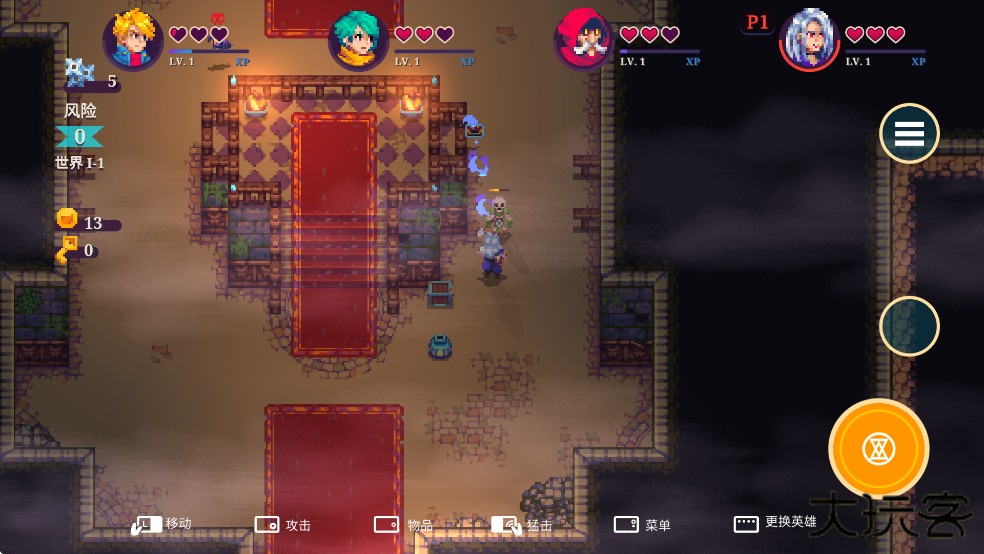Select the white-haired P1 hero portrait
Image resolution: width=984 pixels, height=554 pixels.
pyautogui.click(x=809, y=40)
